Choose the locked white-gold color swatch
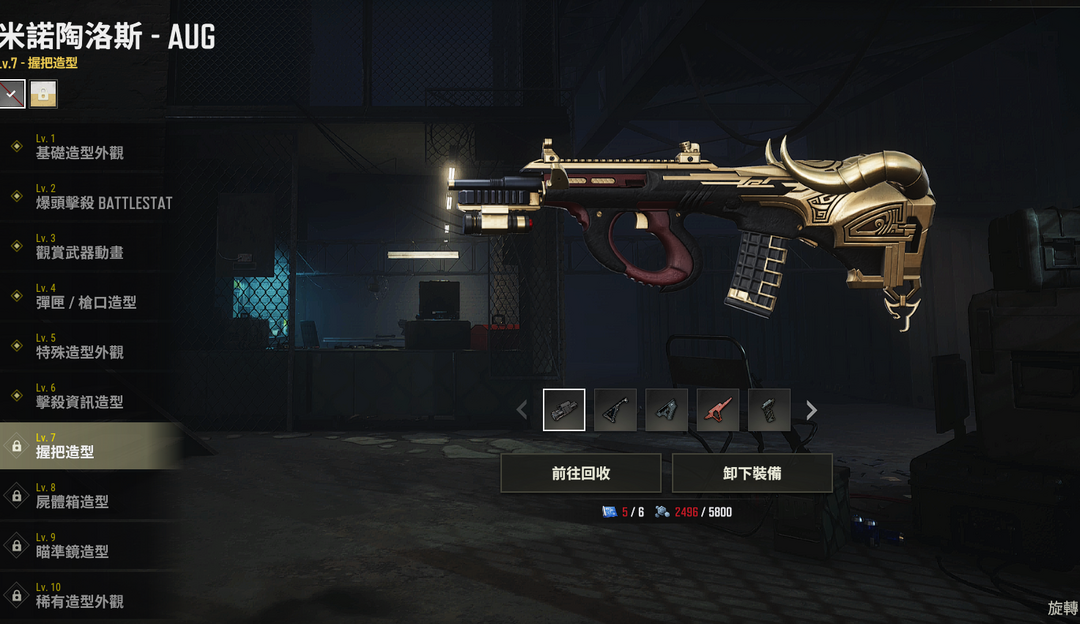Image resolution: width=1080 pixels, height=624 pixels. 43,94
